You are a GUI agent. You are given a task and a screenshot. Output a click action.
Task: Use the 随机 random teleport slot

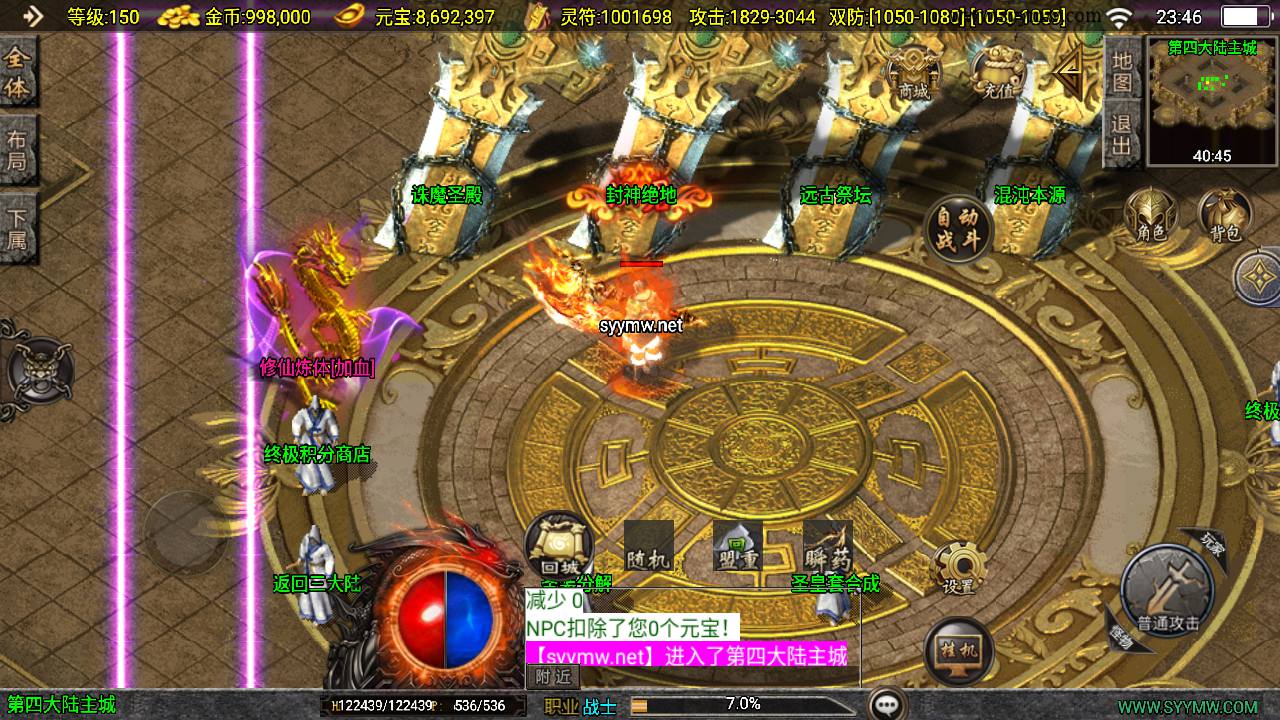[x=648, y=547]
